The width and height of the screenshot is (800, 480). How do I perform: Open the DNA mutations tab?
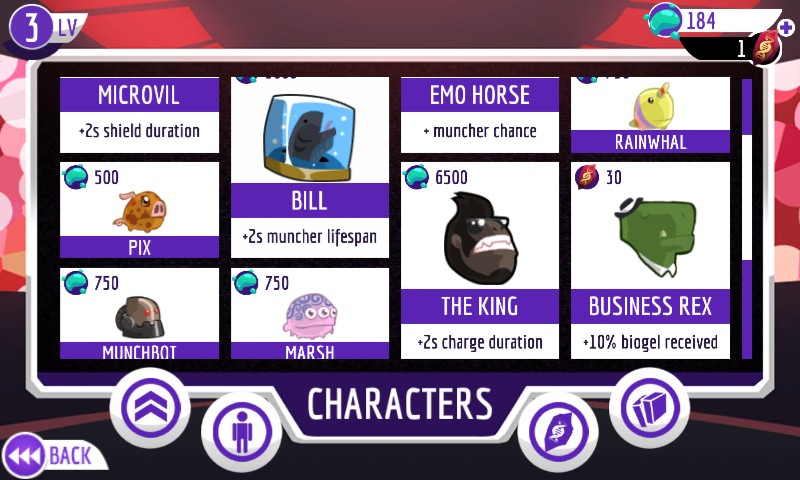(x=558, y=433)
